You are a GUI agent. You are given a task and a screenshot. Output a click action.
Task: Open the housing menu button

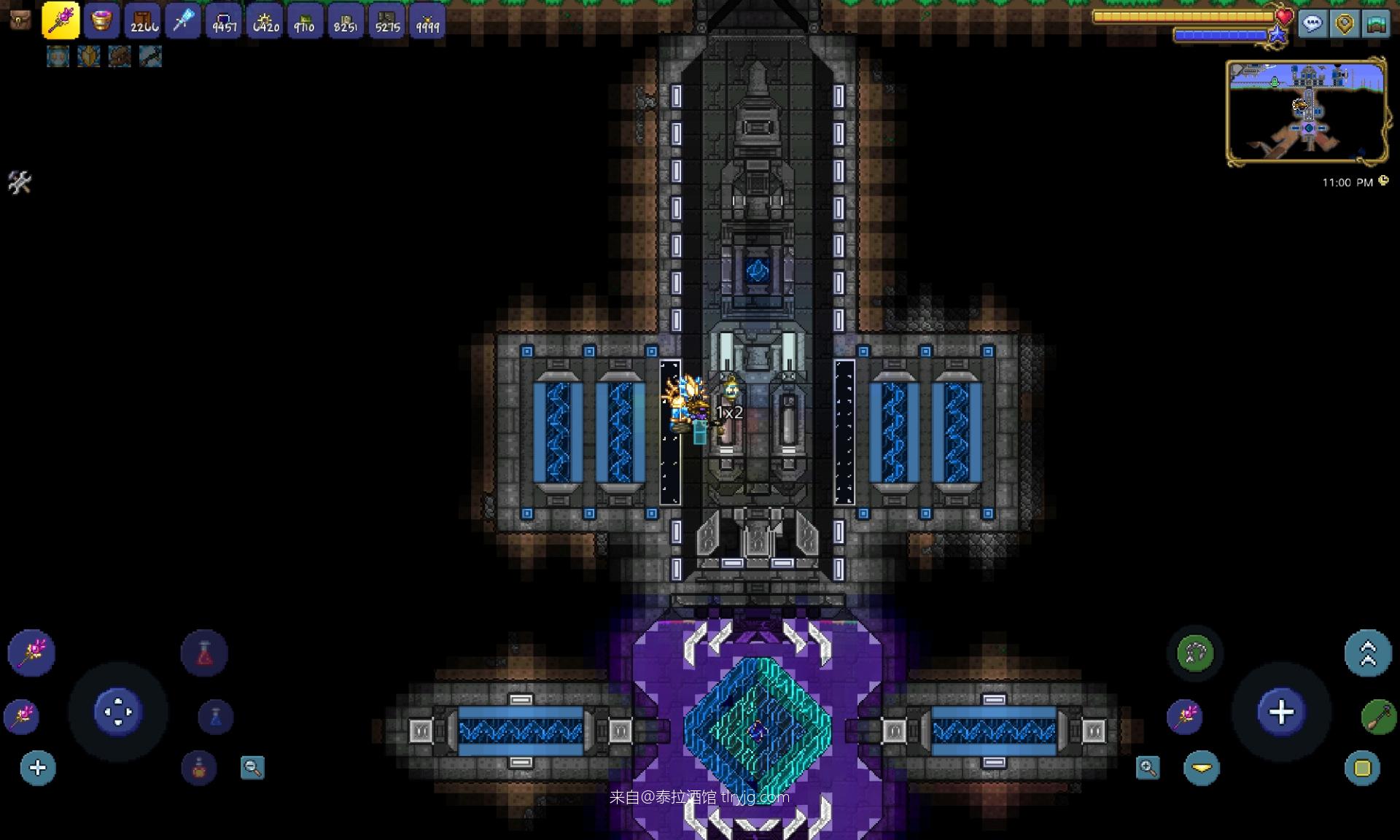[x=1376, y=24]
